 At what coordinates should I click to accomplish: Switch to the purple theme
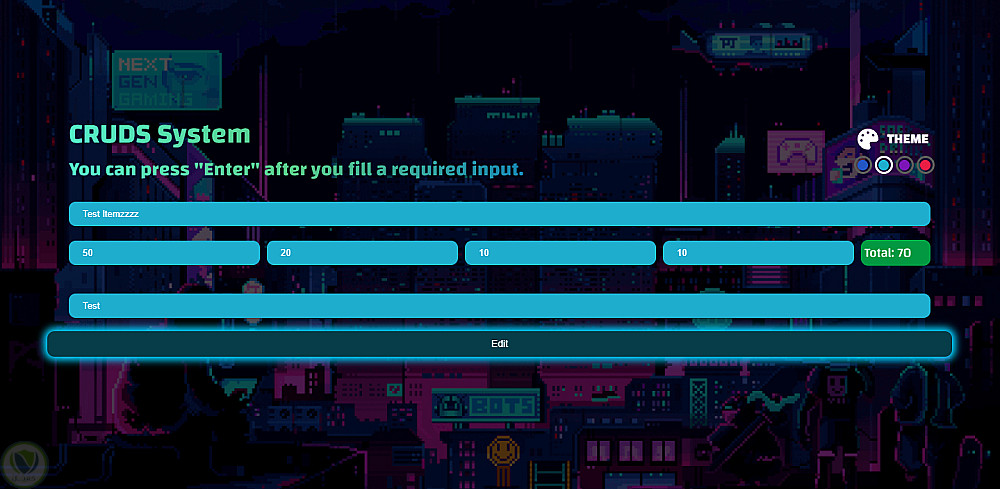click(x=905, y=165)
